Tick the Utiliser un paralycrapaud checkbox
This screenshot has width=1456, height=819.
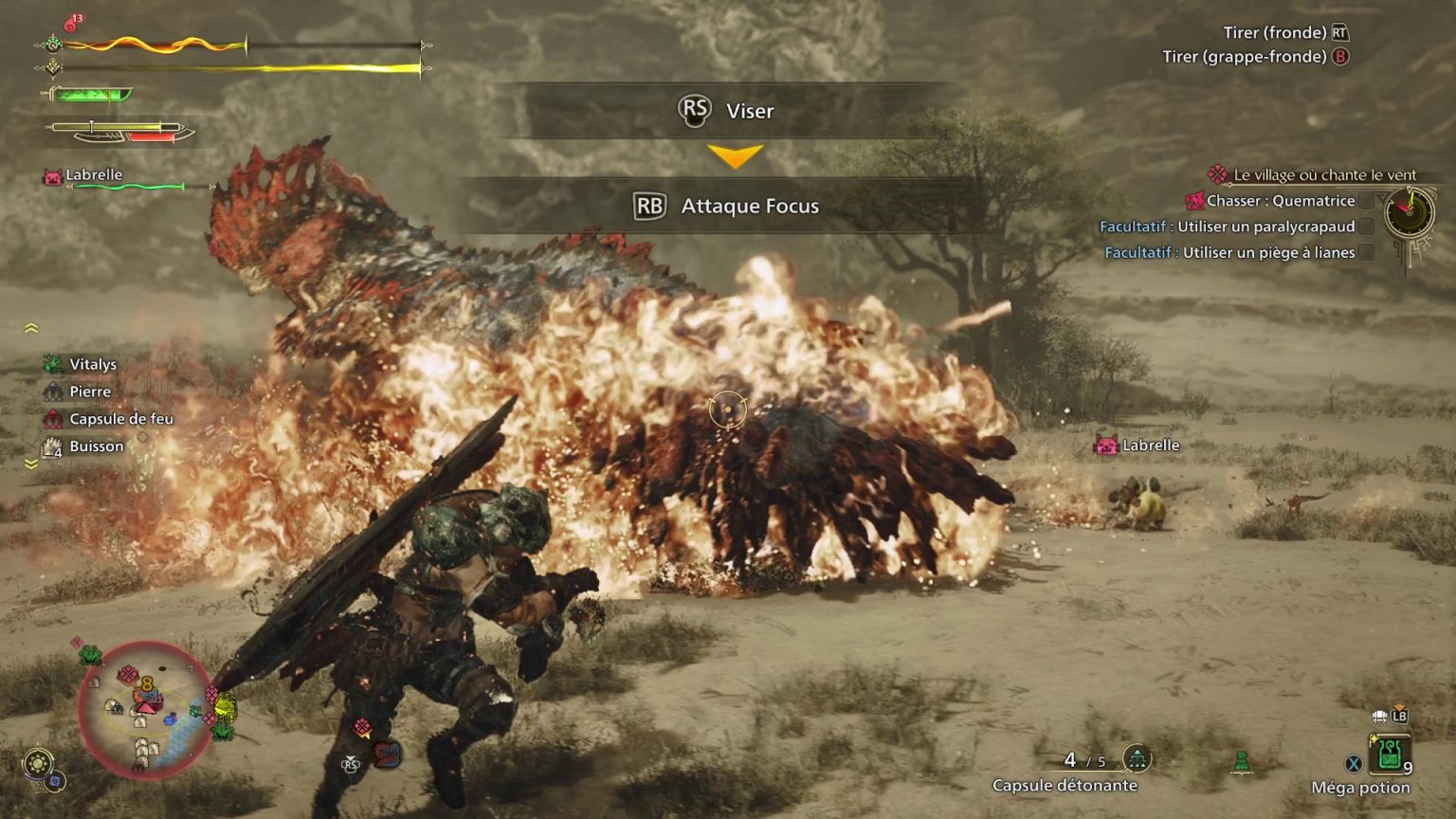[x=1366, y=227]
